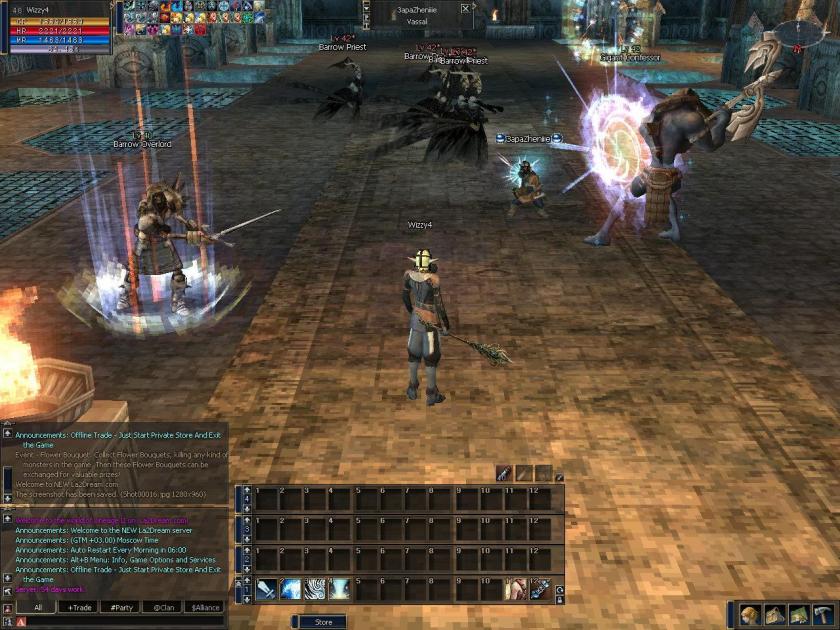Viewport: 840px width, 630px height.
Task: Click the chat text input field
Action: 120,621
